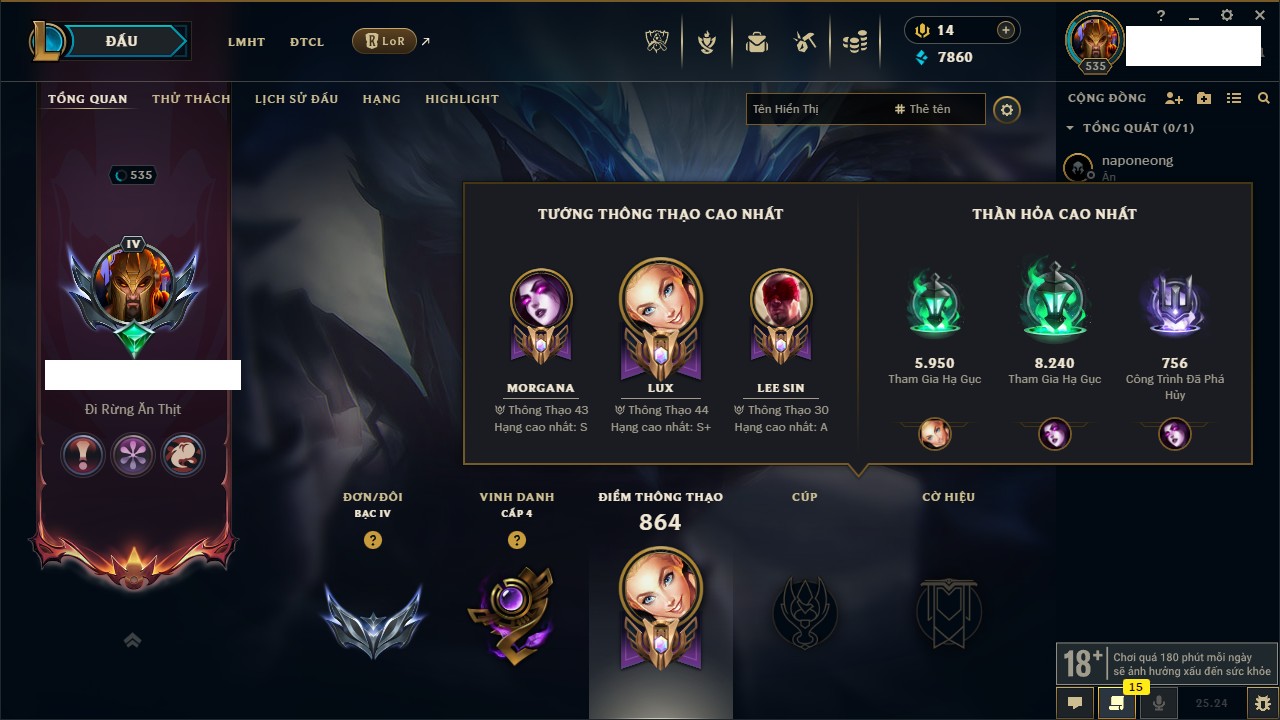Open client settings gear in title bar
Screen dimensions: 1280x720
(1227, 15)
